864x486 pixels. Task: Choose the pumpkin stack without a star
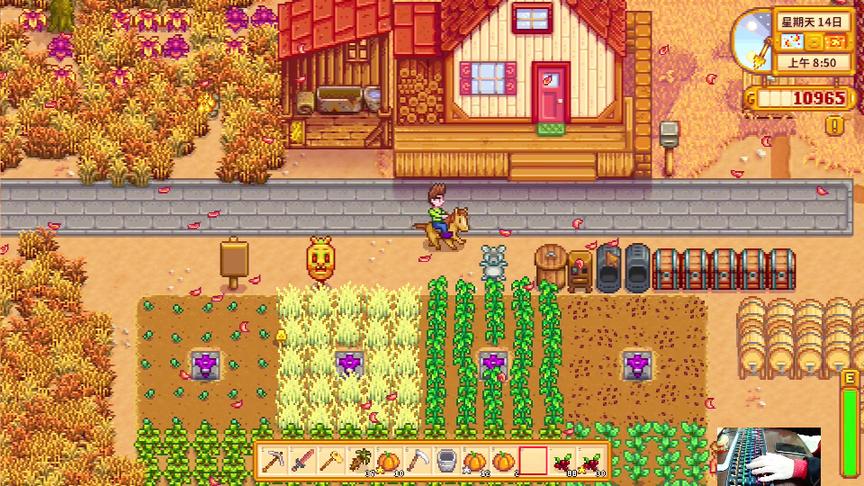pyautogui.click(x=504, y=461)
